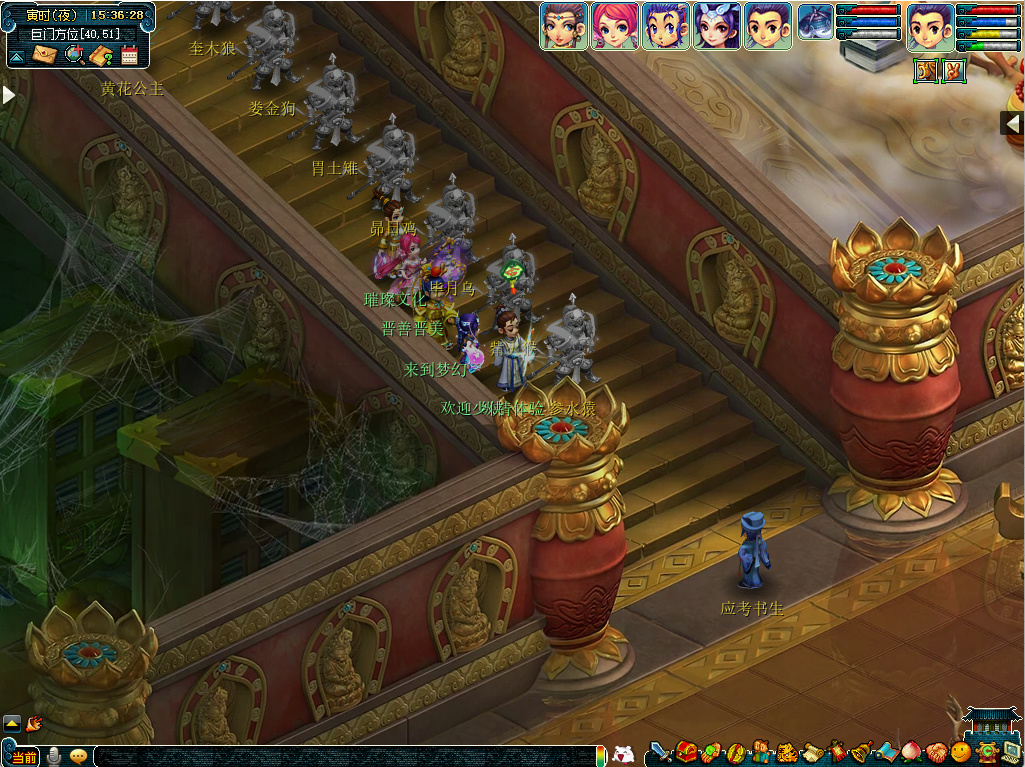Screen dimensions: 1025x767
Task: Open the peach icon in bottom toolbar
Action: coord(910,752)
